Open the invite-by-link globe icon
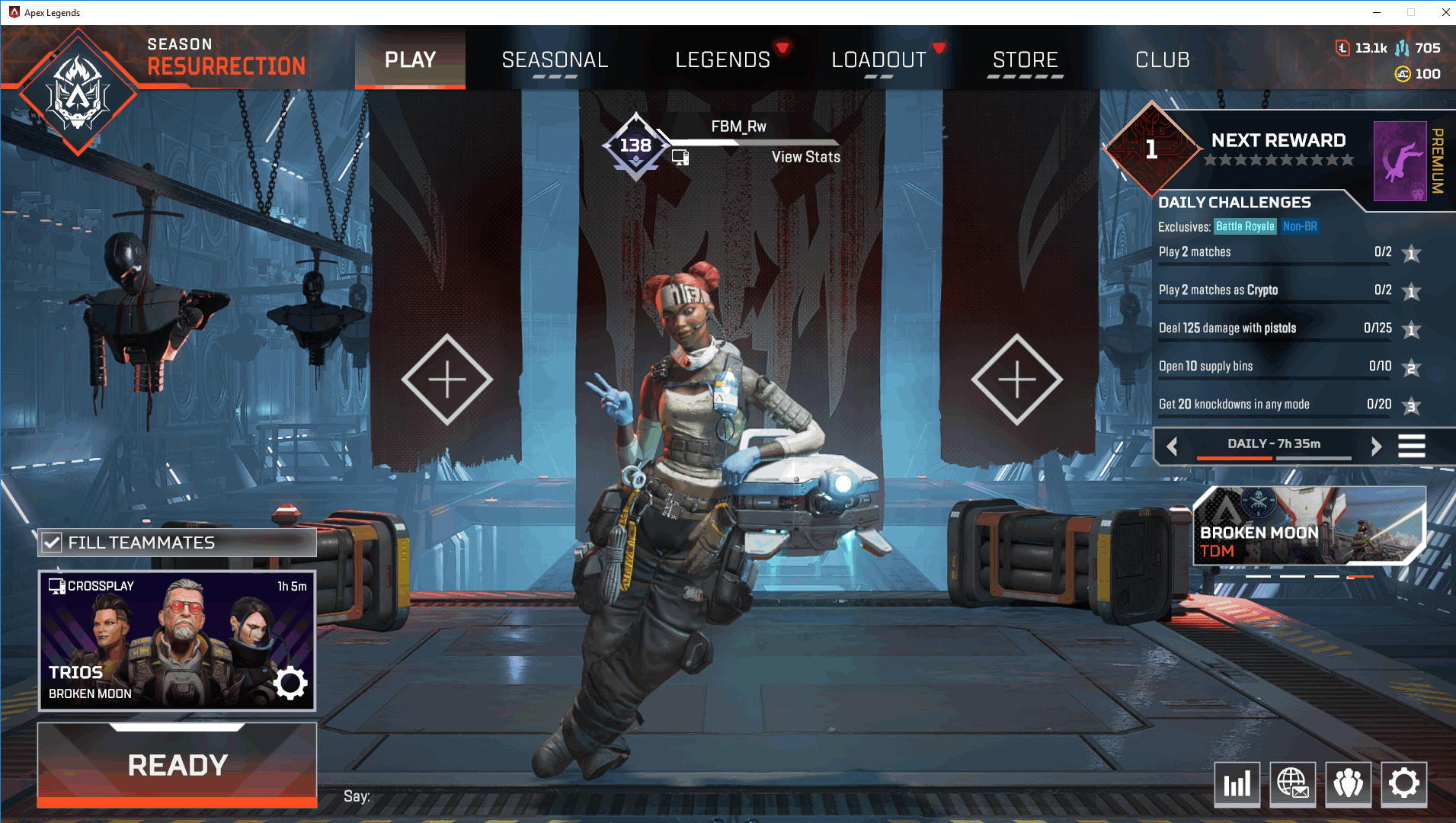The width and height of the screenshot is (1456, 823). [1293, 784]
